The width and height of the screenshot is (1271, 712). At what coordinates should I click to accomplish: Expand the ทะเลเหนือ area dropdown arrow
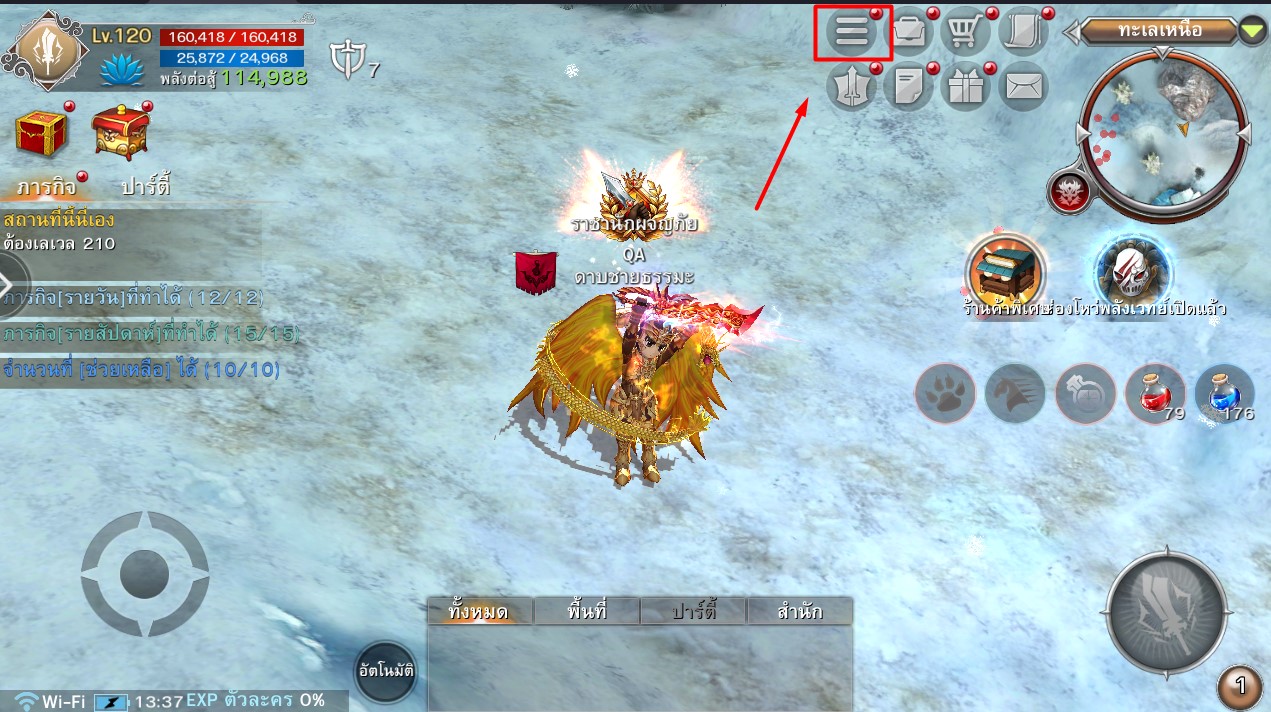1252,31
